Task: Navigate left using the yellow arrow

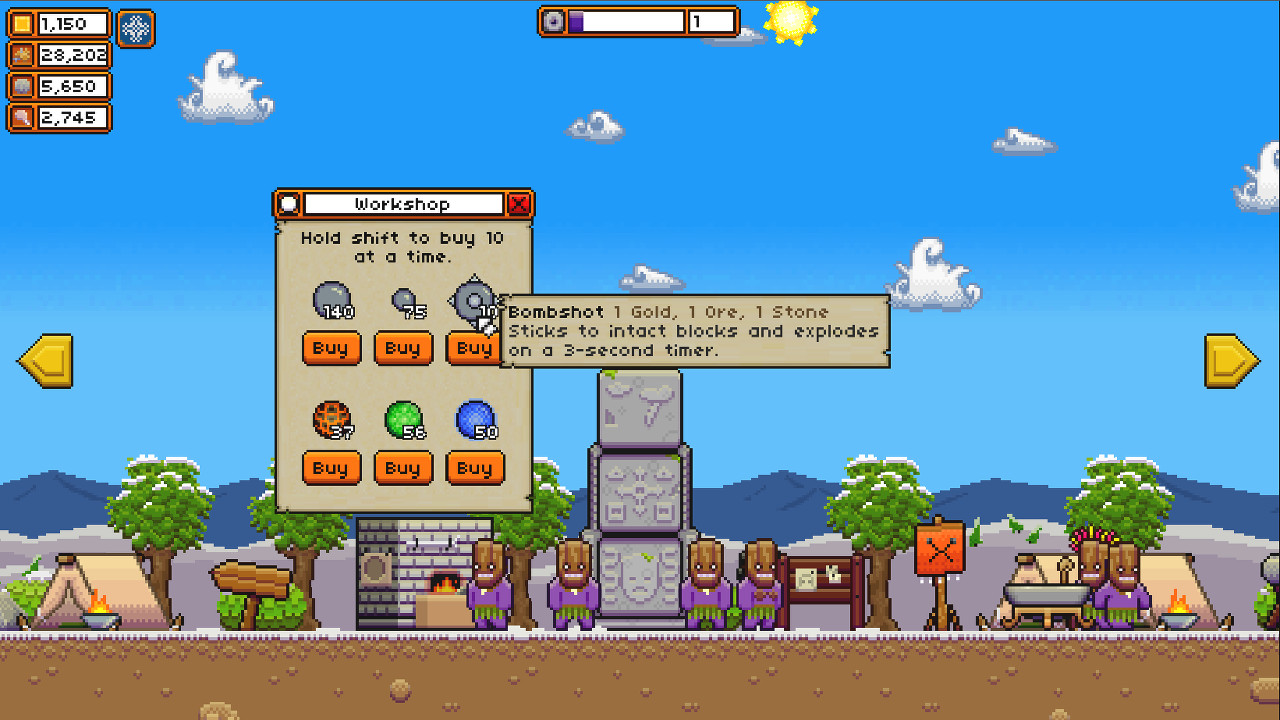Action: point(45,362)
